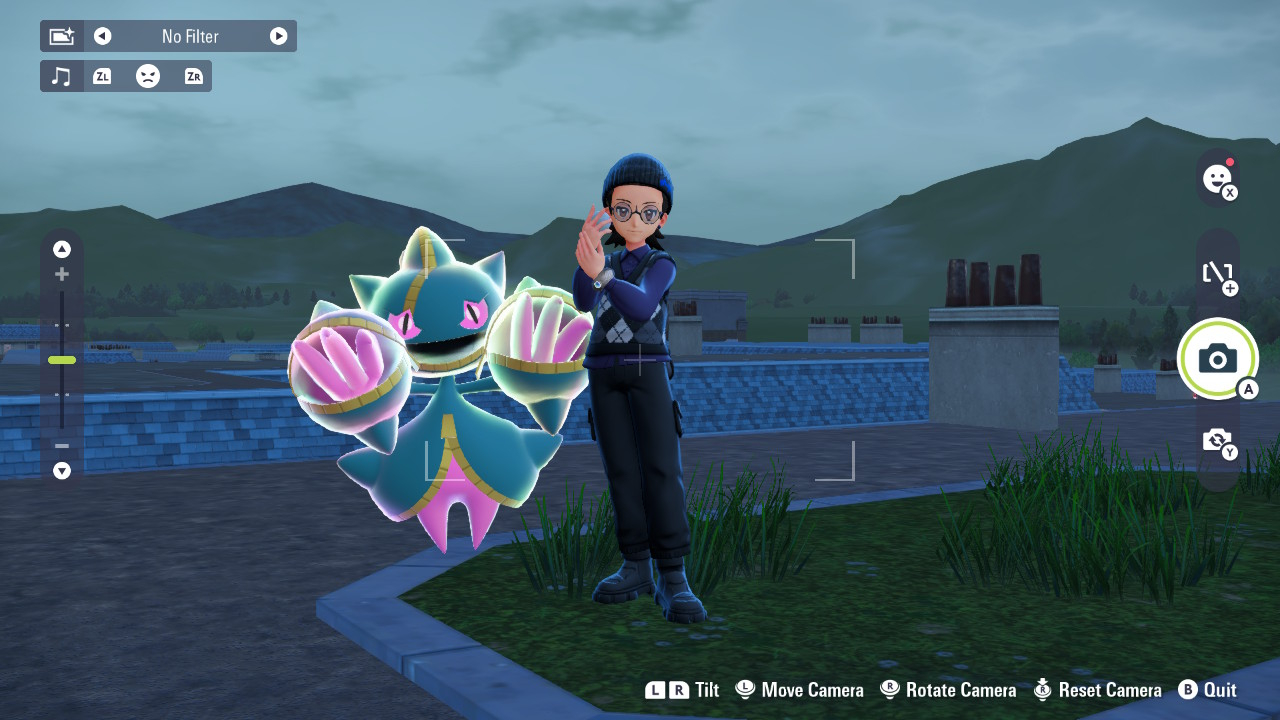The width and height of the screenshot is (1280, 720).
Task: Click the photo filter icon
Action: (62, 36)
